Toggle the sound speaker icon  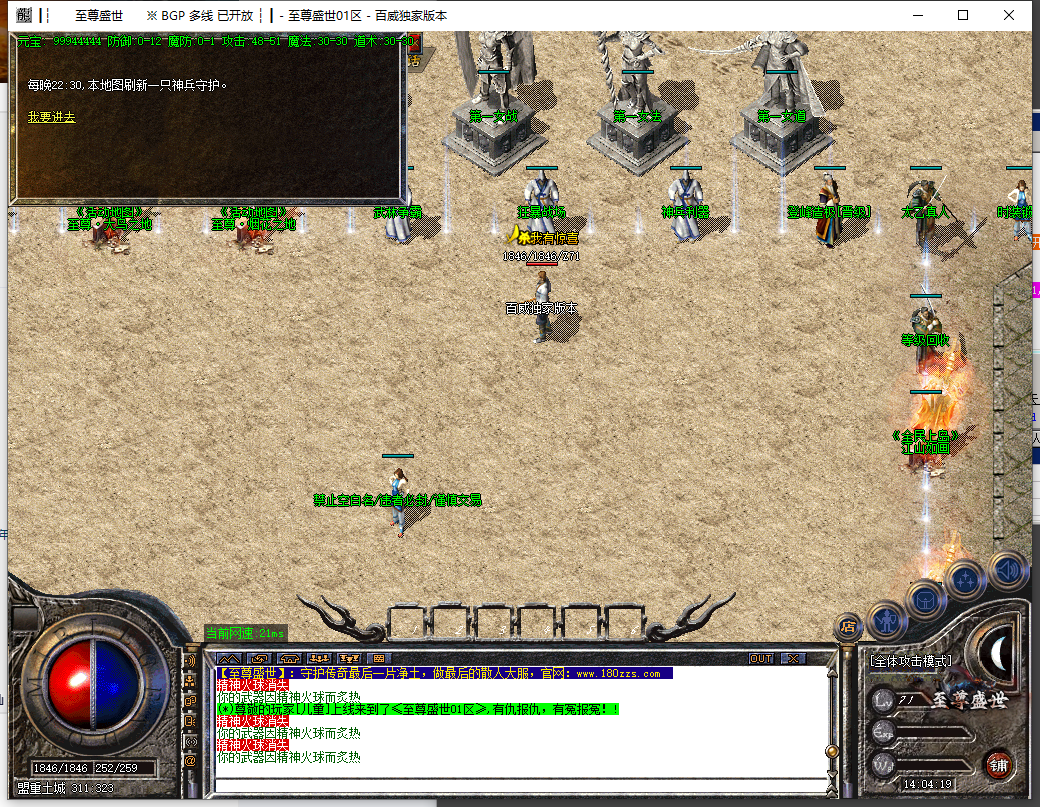1007,570
